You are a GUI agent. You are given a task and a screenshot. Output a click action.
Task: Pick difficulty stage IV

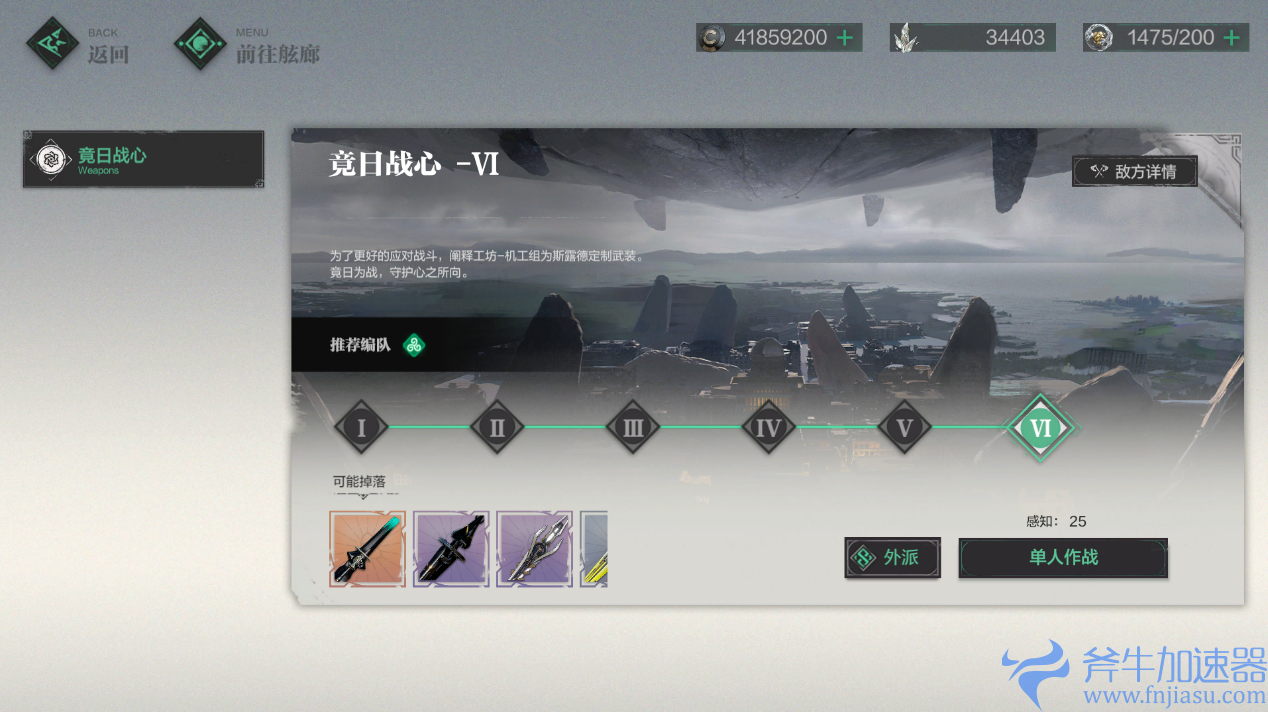coord(768,428)
